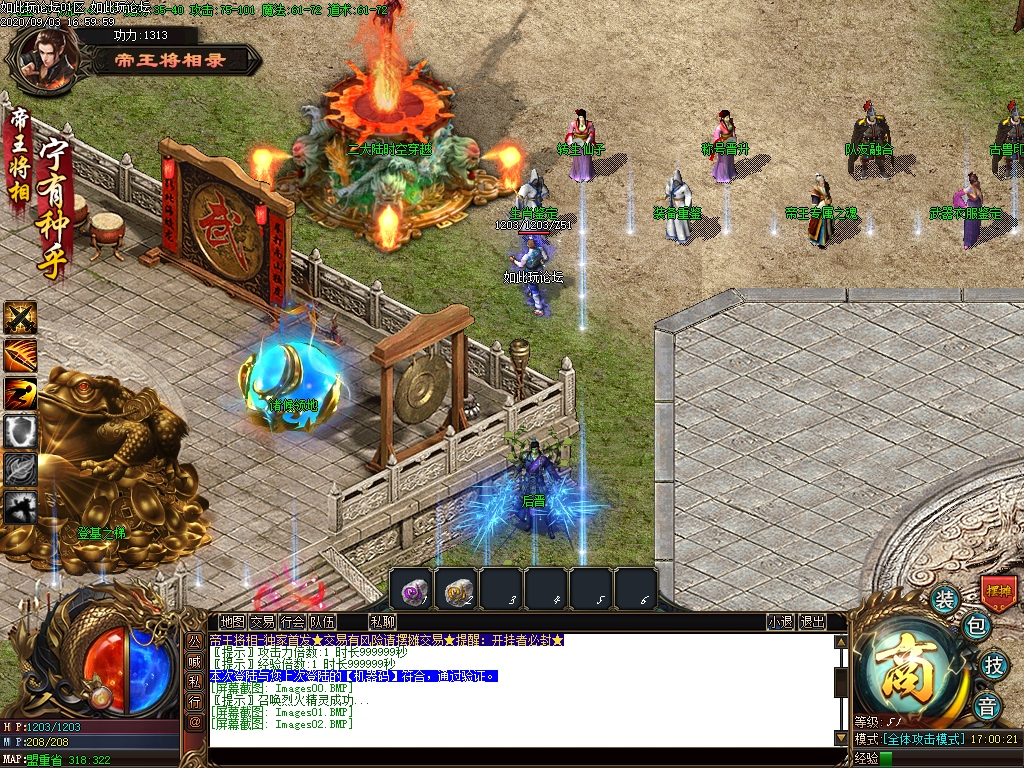The height and width of the screenshot is (768, 1024).
Task: Open the 队伍 team panel
Action: [323, 622]
